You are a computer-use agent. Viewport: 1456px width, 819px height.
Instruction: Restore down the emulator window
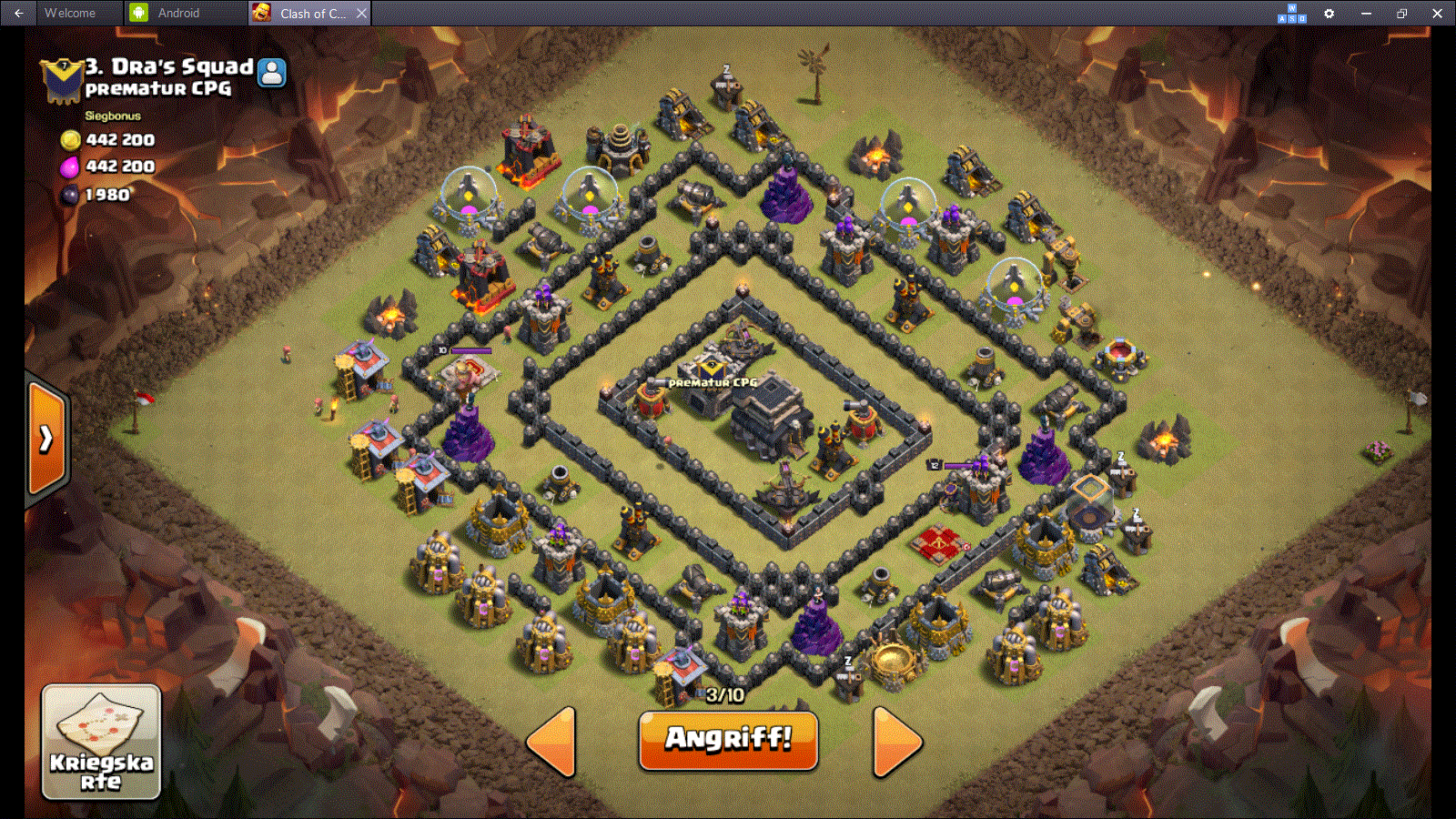(x=1401, y=13)
